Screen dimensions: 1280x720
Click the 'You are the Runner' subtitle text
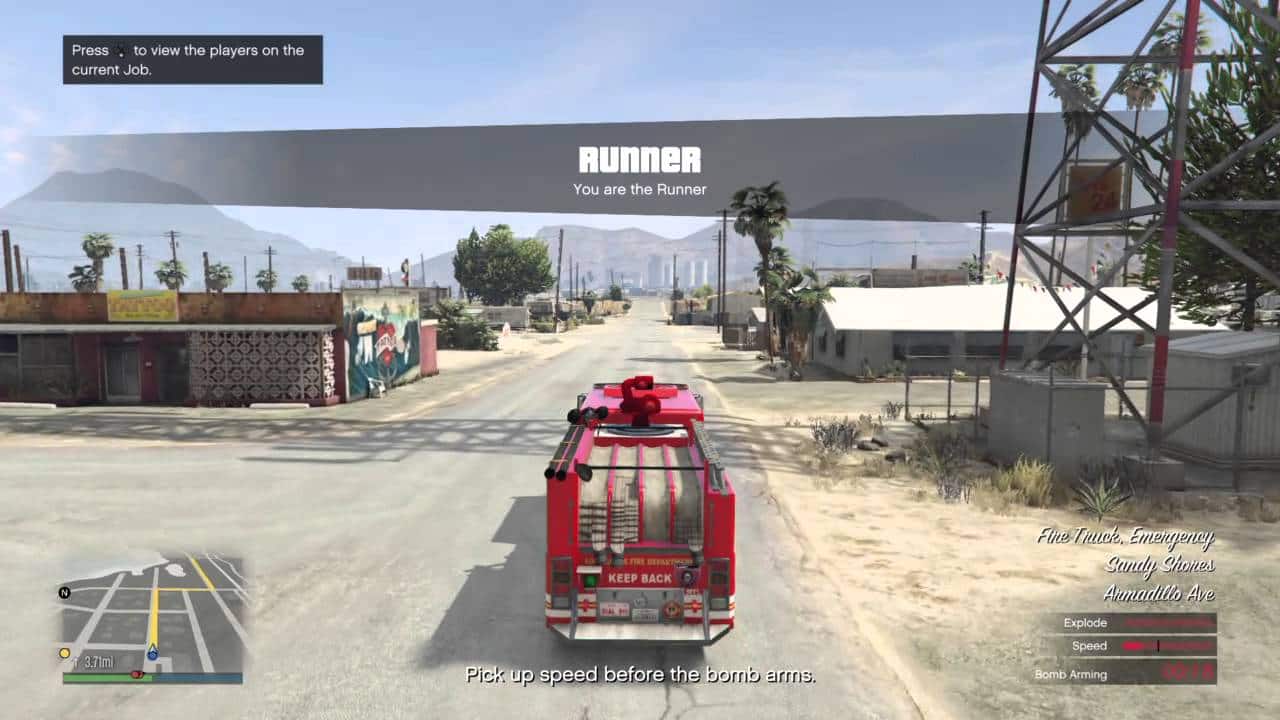point(640,189)
